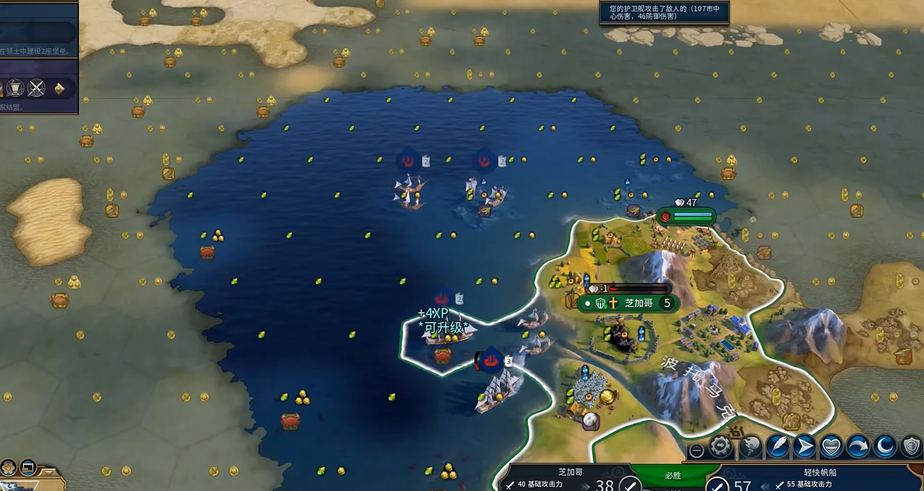Click the combat notification at the top

click(664, 12)
